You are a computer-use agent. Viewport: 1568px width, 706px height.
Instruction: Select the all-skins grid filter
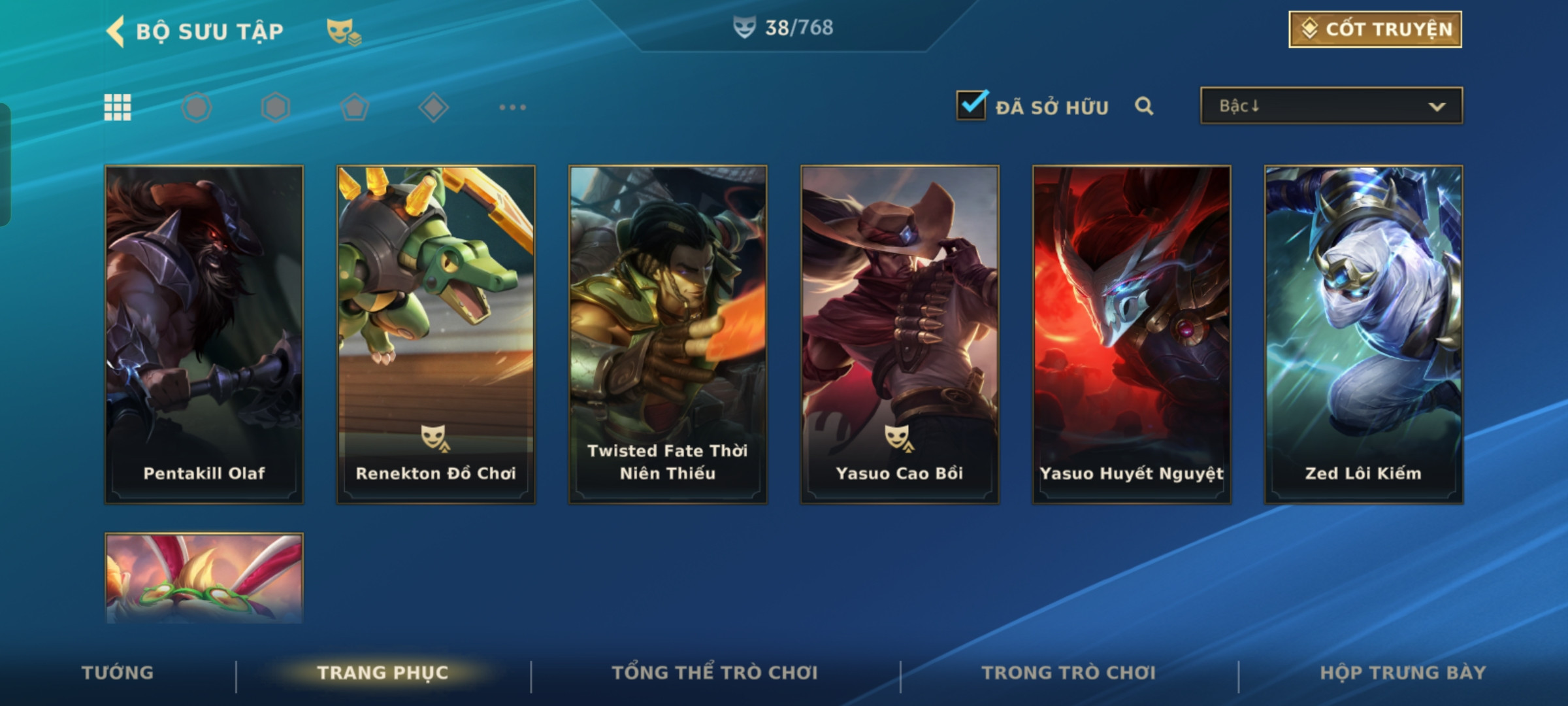point(118,107)
